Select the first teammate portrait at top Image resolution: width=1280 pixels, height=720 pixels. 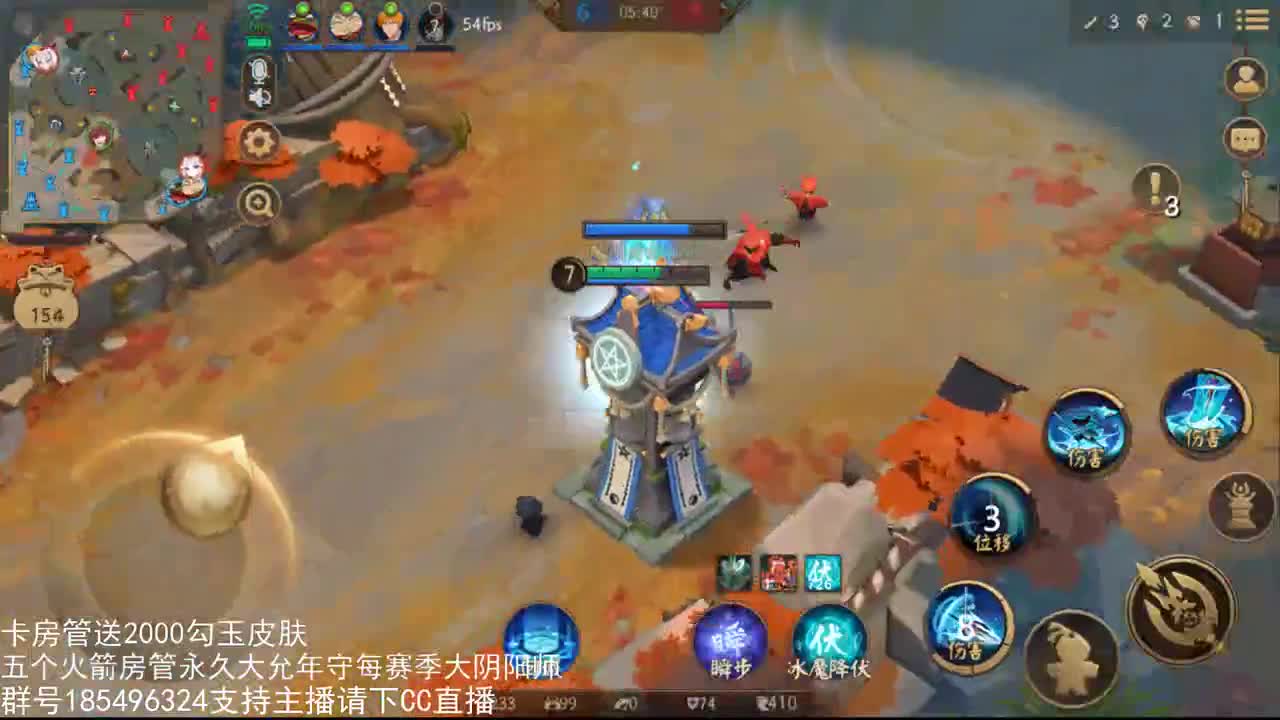point(300,25)
